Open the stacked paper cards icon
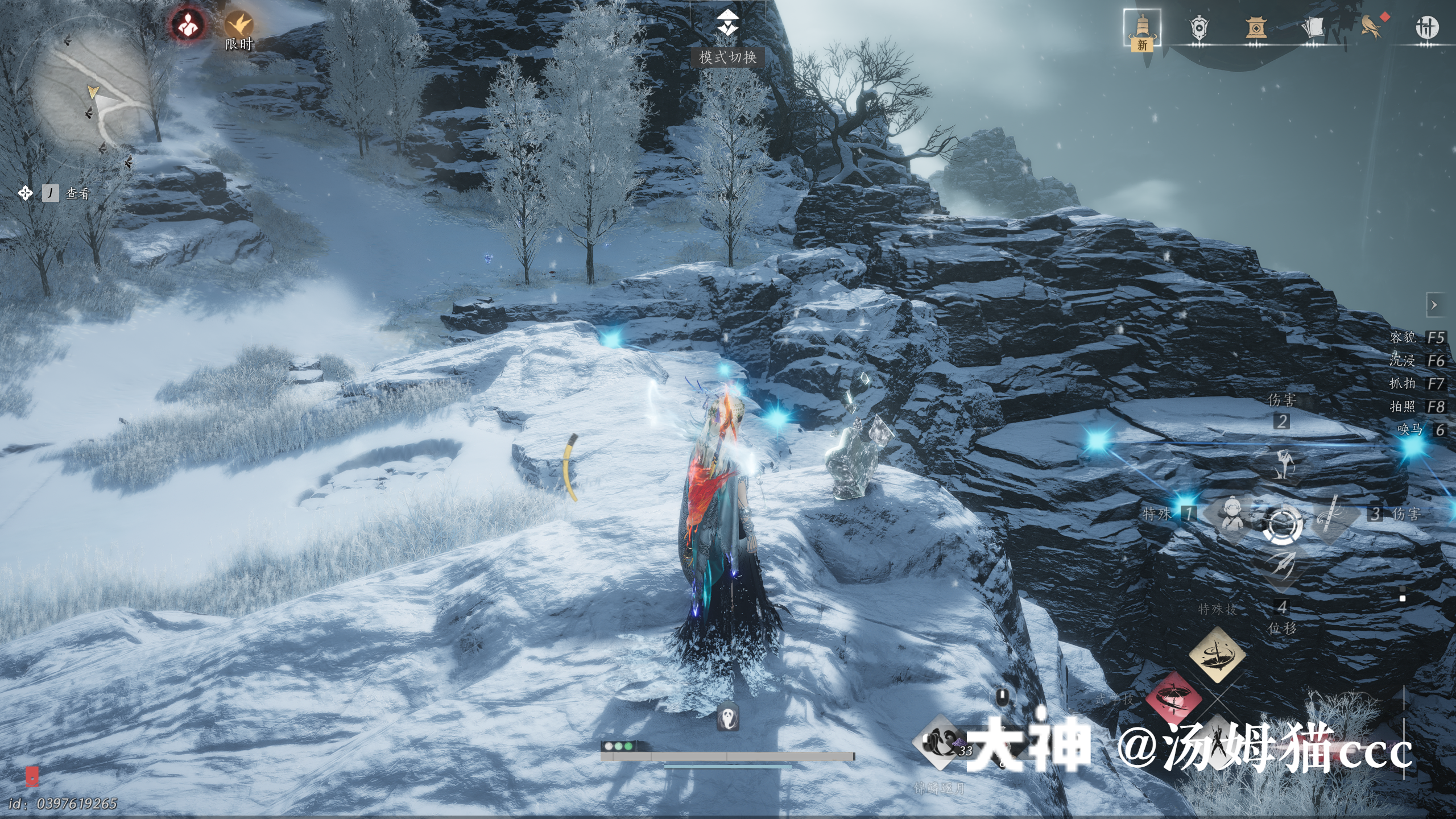1456x819 pixels. point(1313,28)
